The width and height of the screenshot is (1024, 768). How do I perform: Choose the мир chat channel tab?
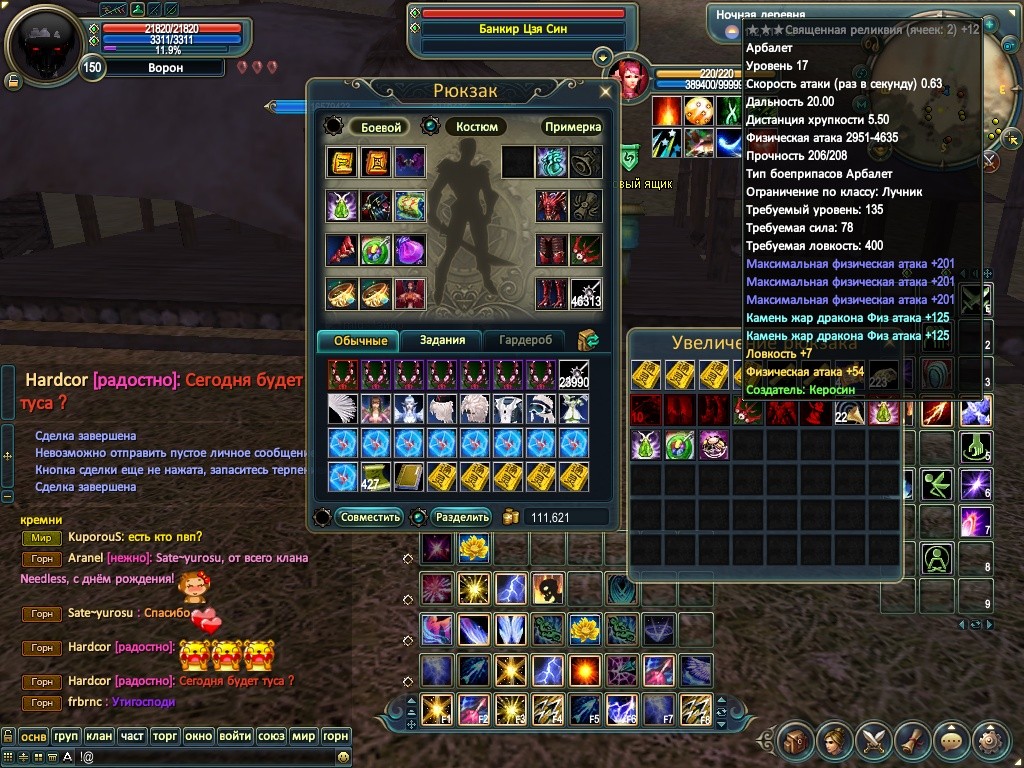pos(303,736)
